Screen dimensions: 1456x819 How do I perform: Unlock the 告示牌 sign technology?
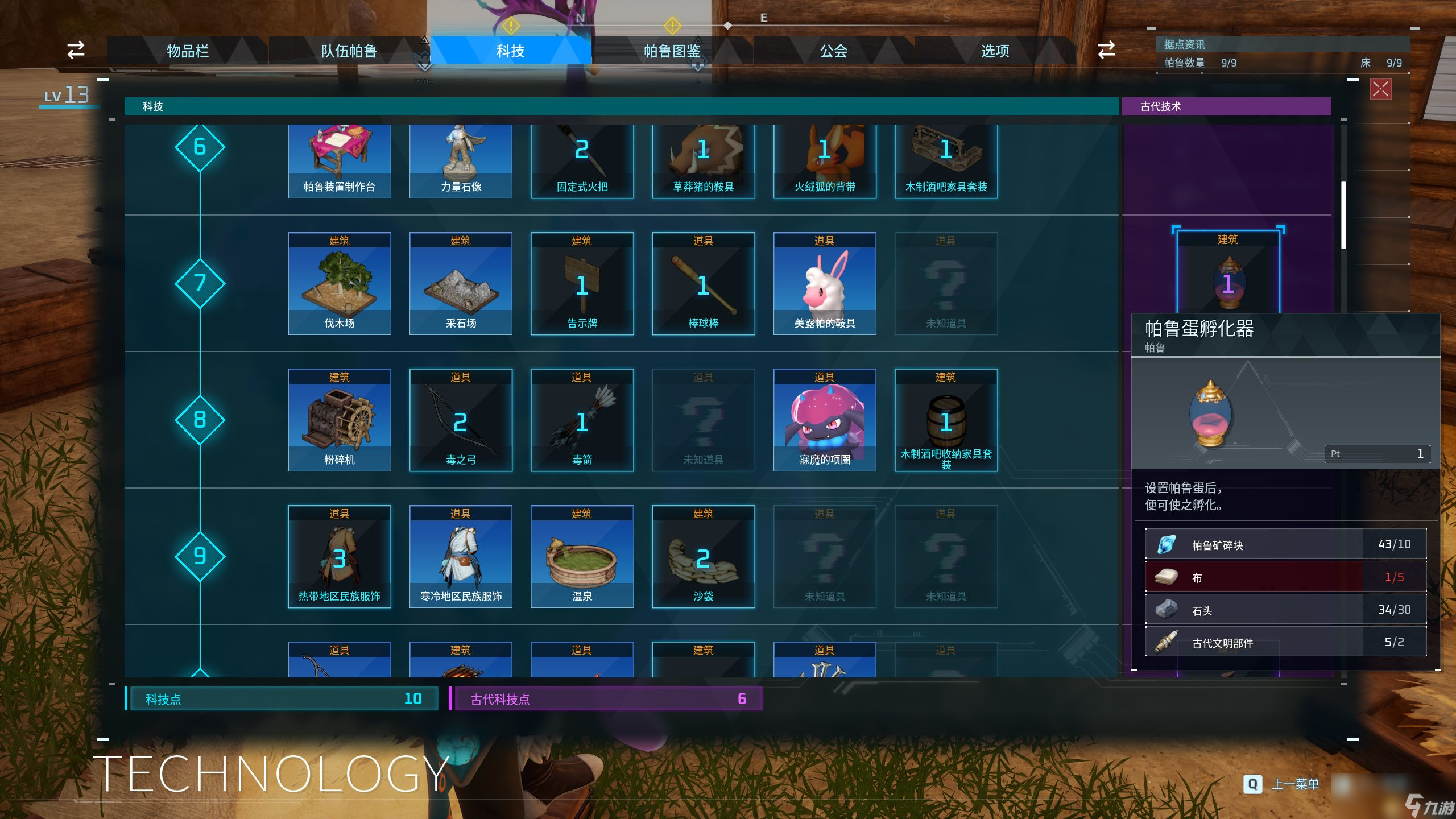point(582,283)
